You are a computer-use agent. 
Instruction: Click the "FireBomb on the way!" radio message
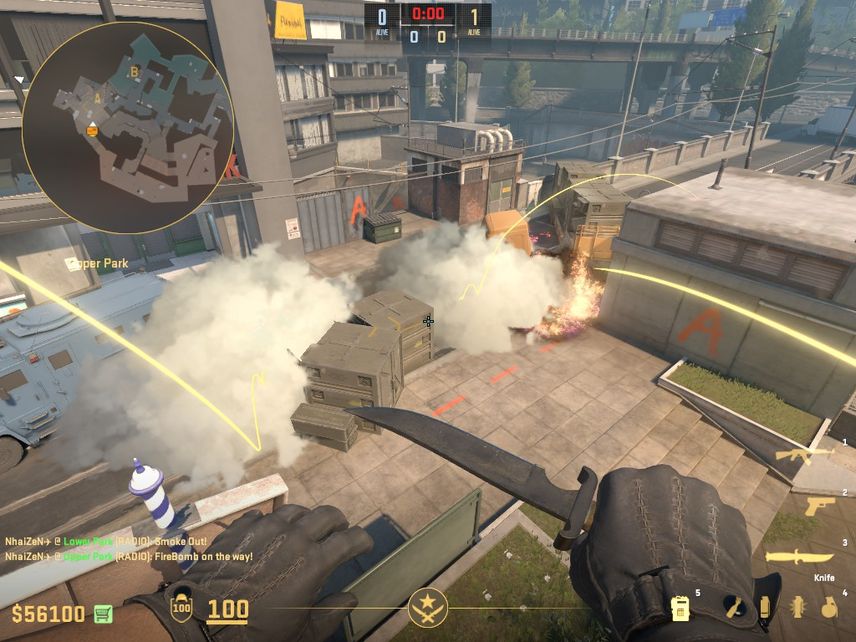coord(129,556)
